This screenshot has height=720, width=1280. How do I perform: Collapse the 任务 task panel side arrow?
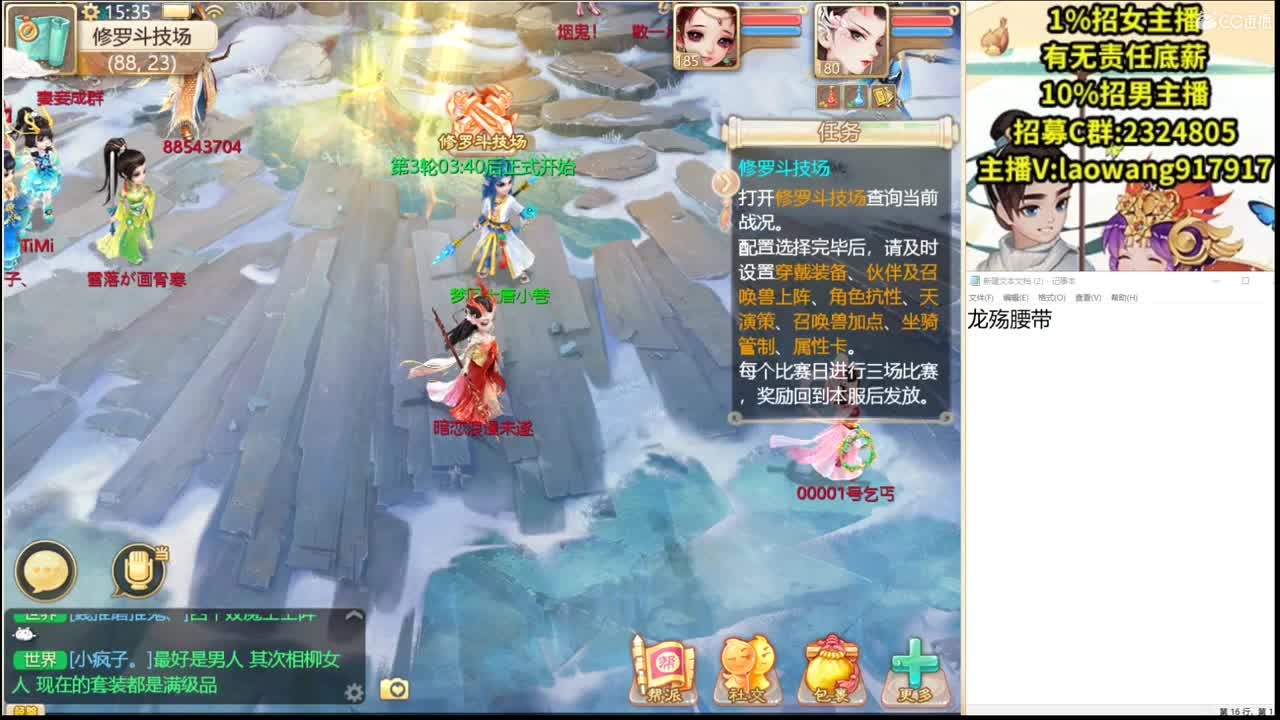point(724,184)
